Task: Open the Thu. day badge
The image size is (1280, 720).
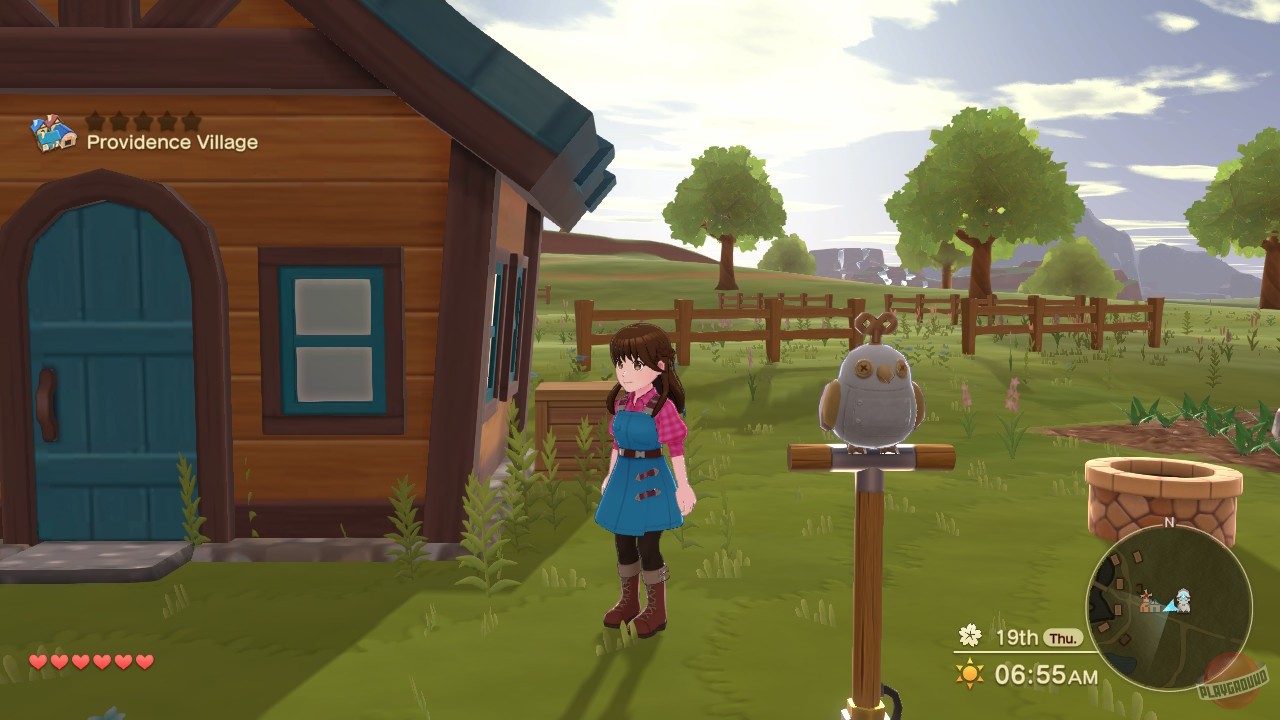Action: tap(1065, 637)
